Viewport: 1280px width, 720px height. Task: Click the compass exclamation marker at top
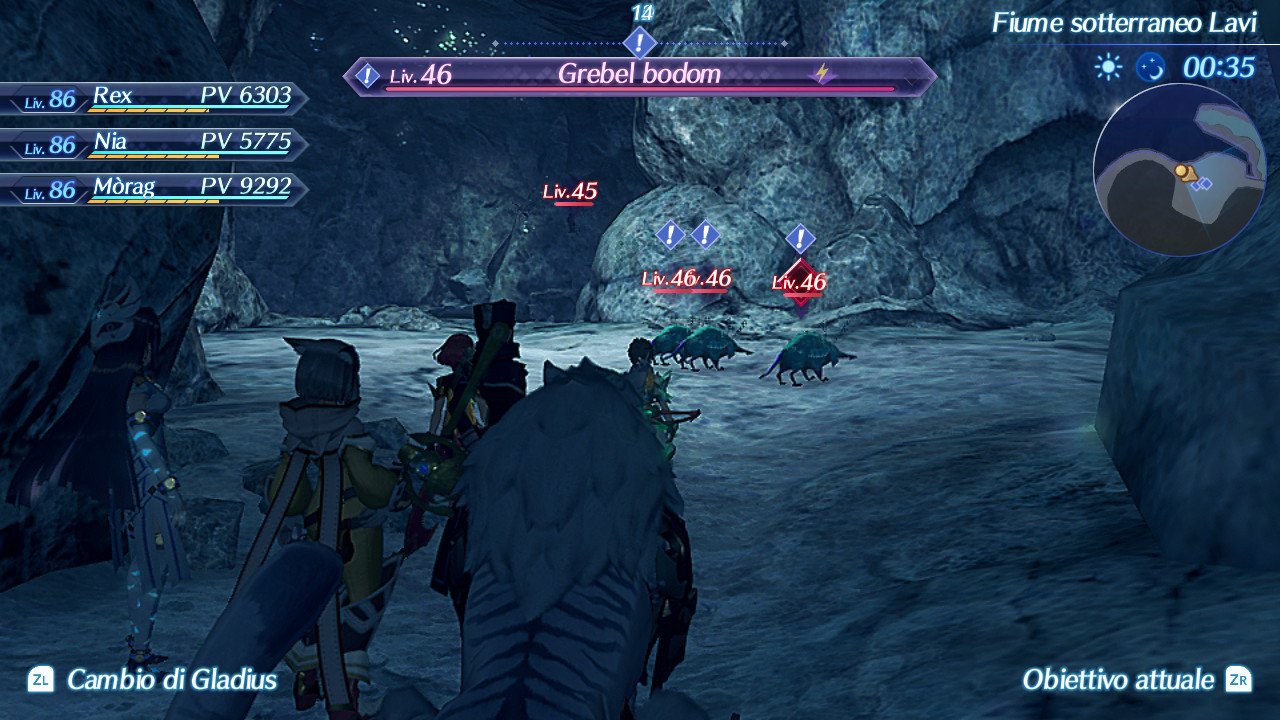640,43
